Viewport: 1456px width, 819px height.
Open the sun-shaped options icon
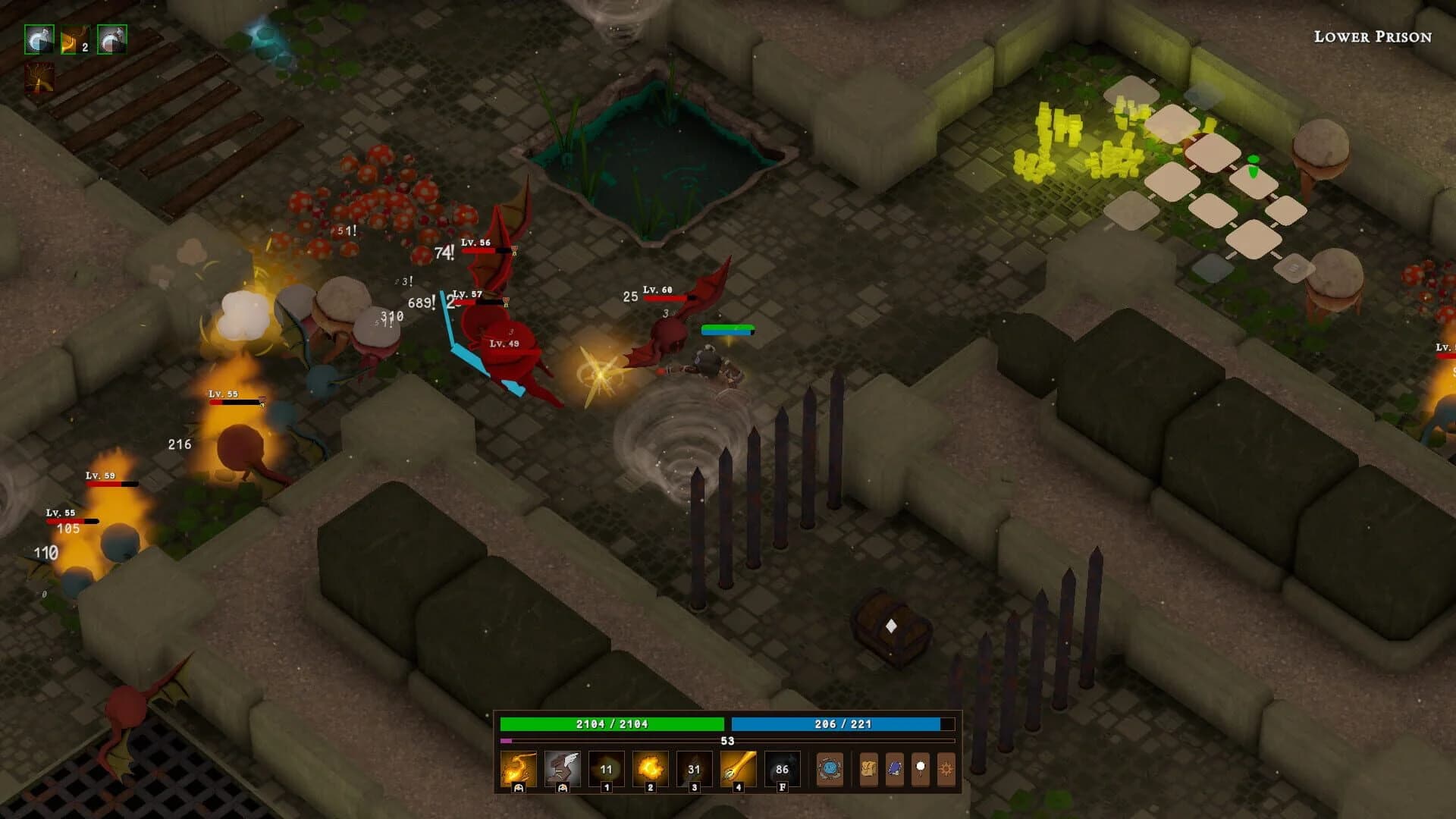946,768
